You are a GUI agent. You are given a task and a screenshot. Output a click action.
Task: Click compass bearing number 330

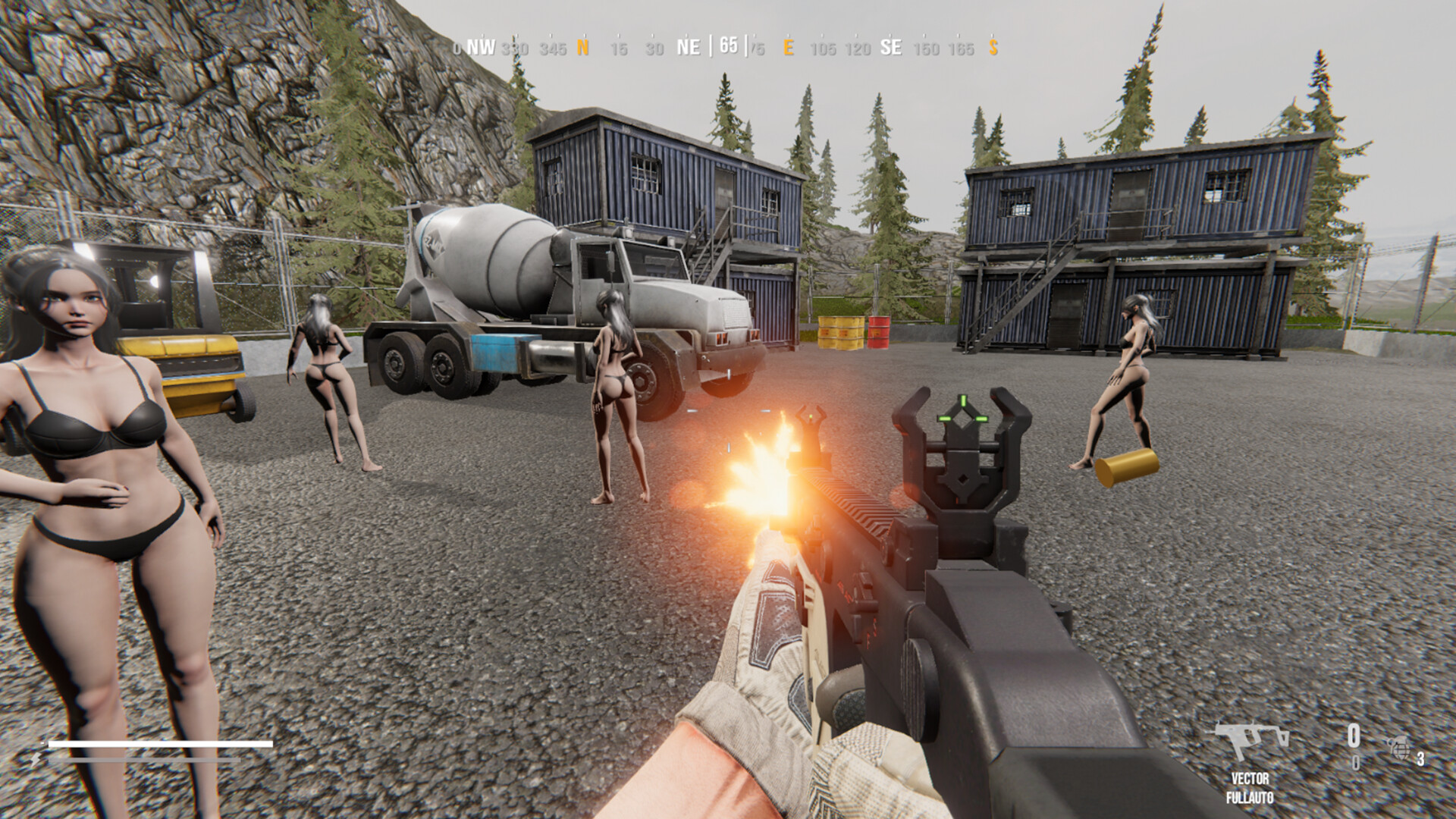[x=515, y=48]
